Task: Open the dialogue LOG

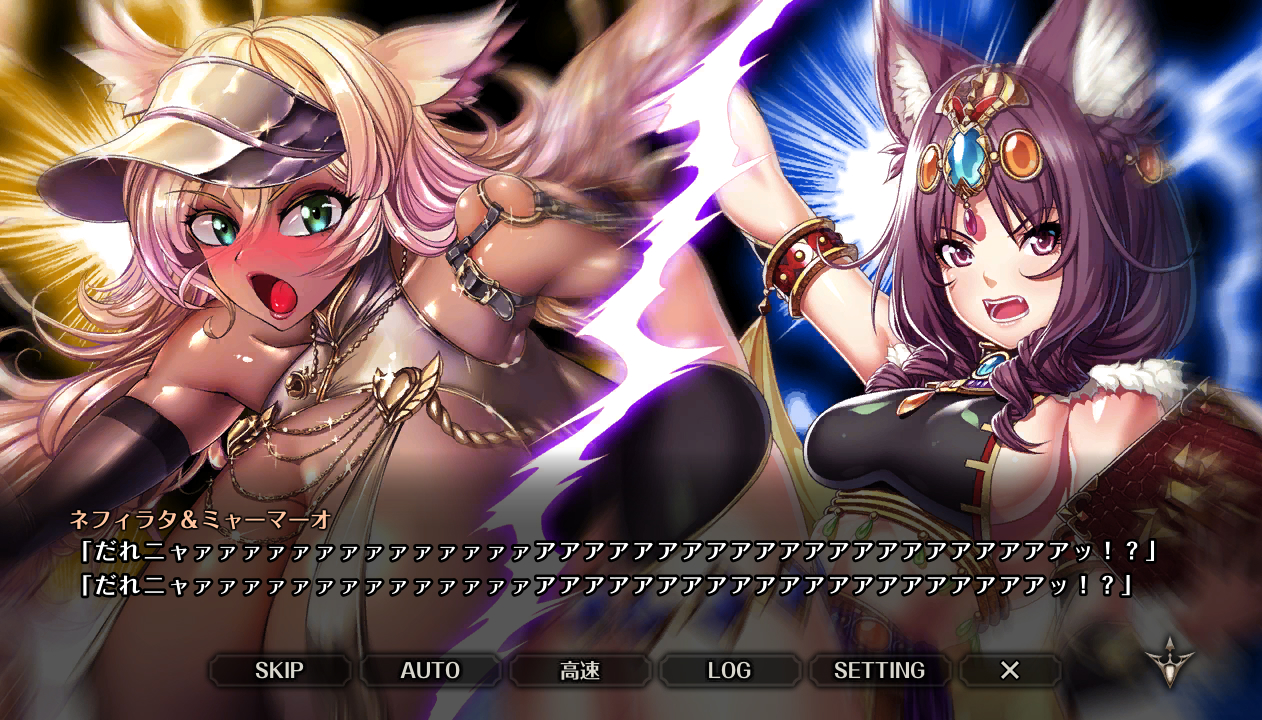Action: (729, 670)
